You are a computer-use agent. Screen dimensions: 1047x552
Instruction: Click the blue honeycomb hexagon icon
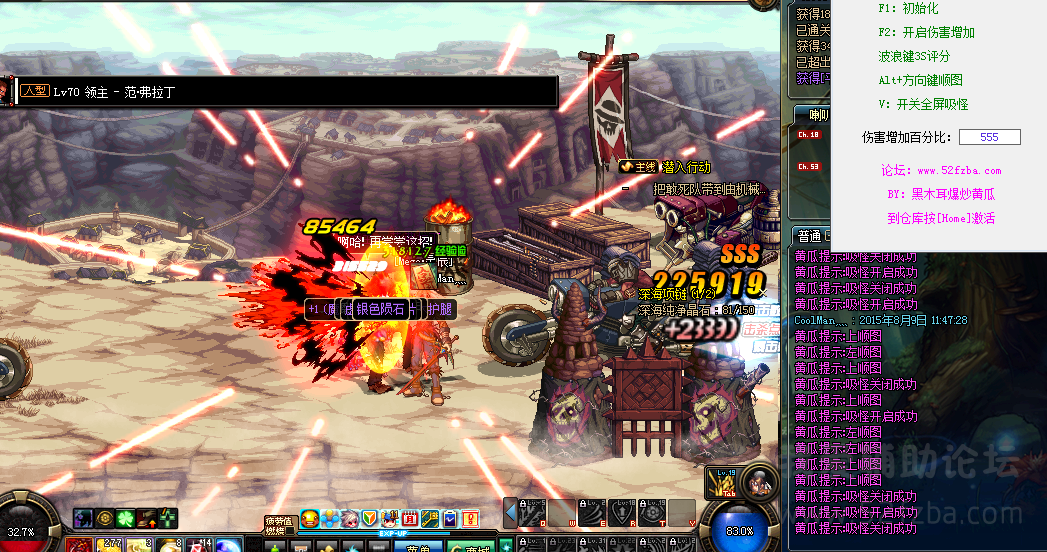[329, 518]
